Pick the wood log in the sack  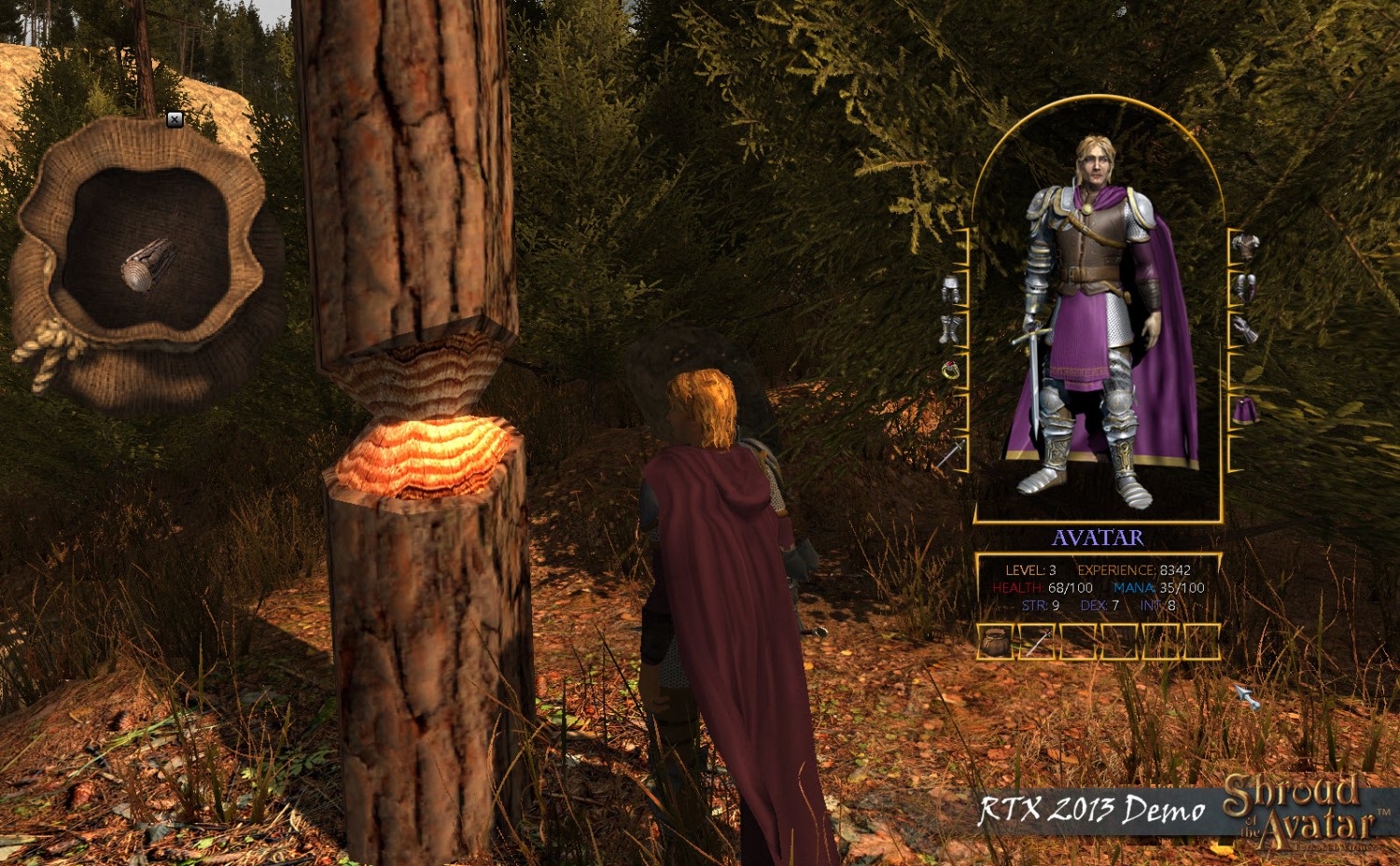(147, 264)
